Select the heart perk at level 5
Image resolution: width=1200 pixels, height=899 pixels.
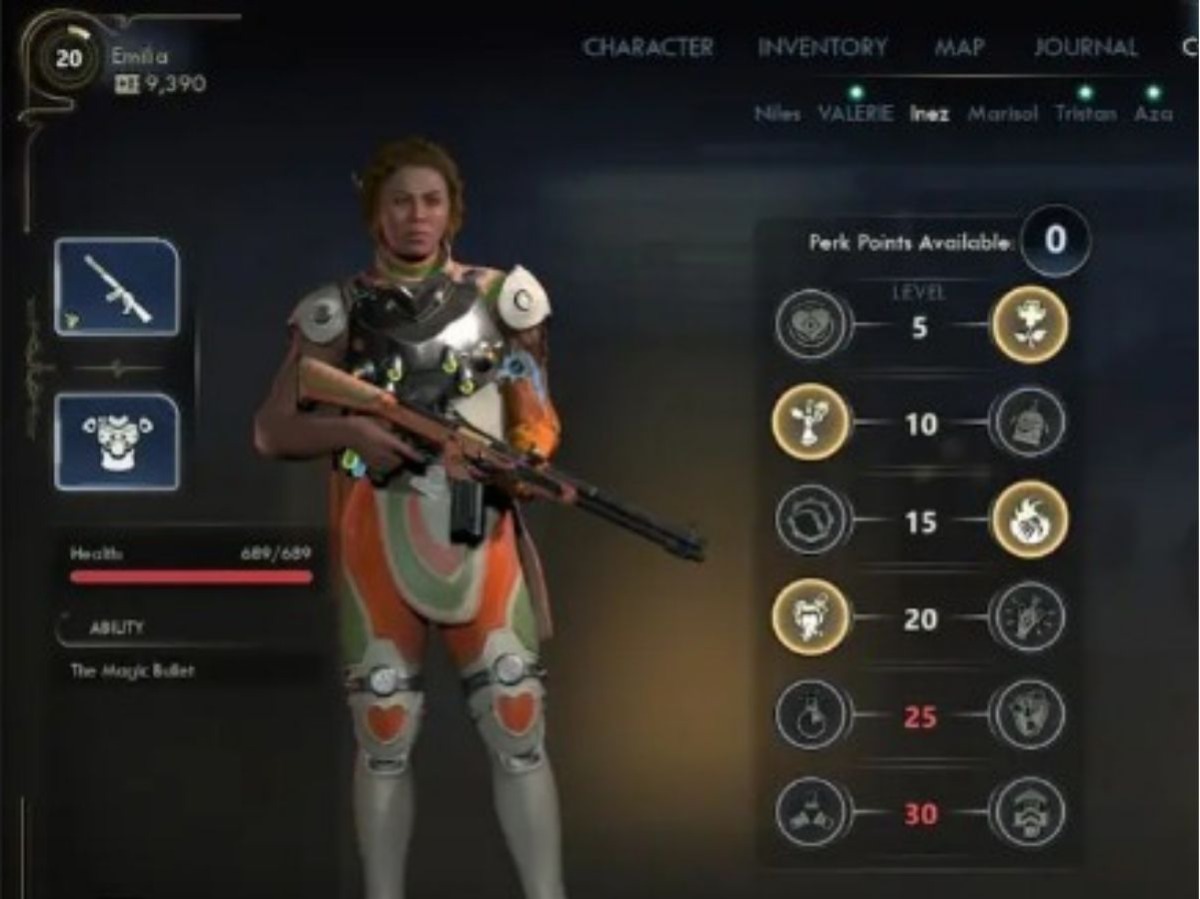[811, 324]
